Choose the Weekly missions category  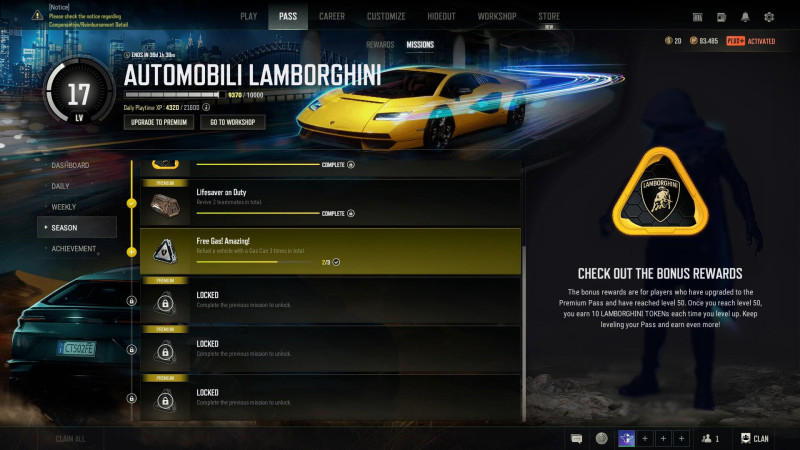click(x=64, y=207)
